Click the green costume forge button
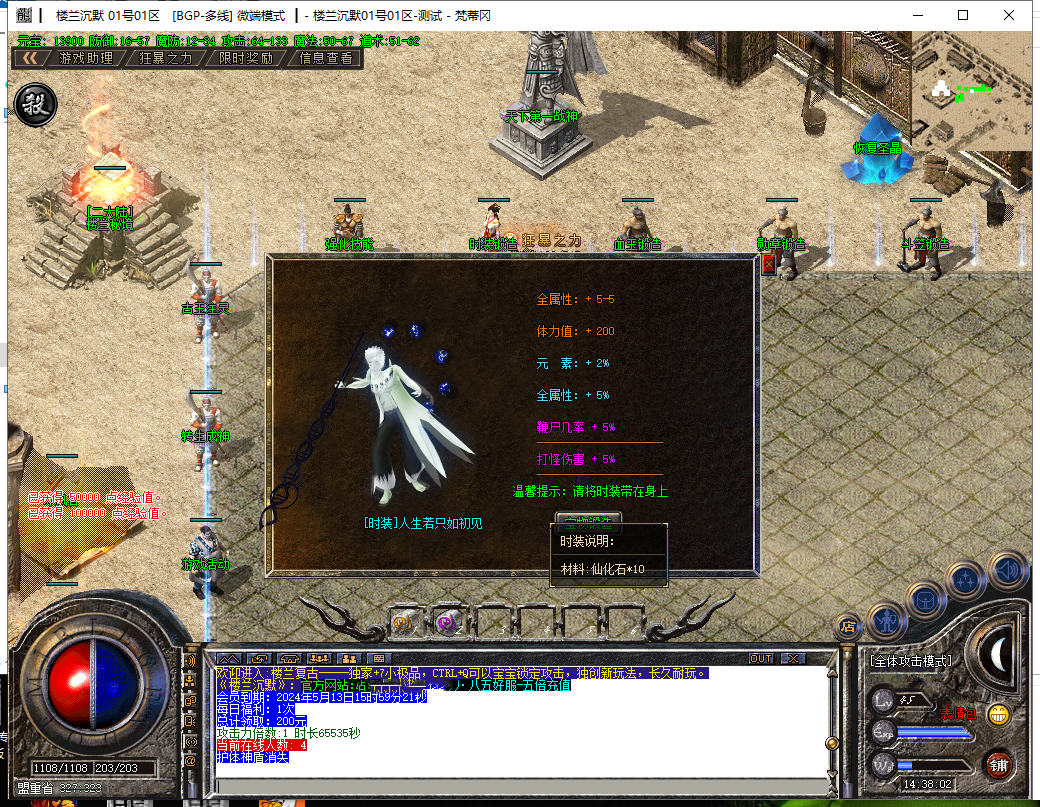This screenshot has width=1040, height=807. pos(588,518)
